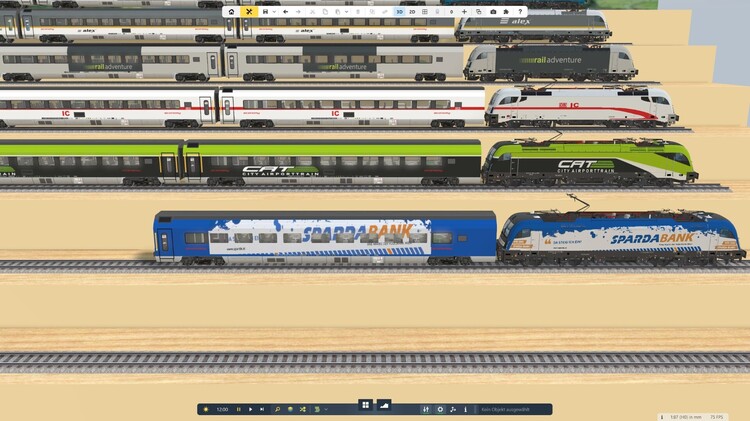Show object info with the i icon

(x=465, y=409)
